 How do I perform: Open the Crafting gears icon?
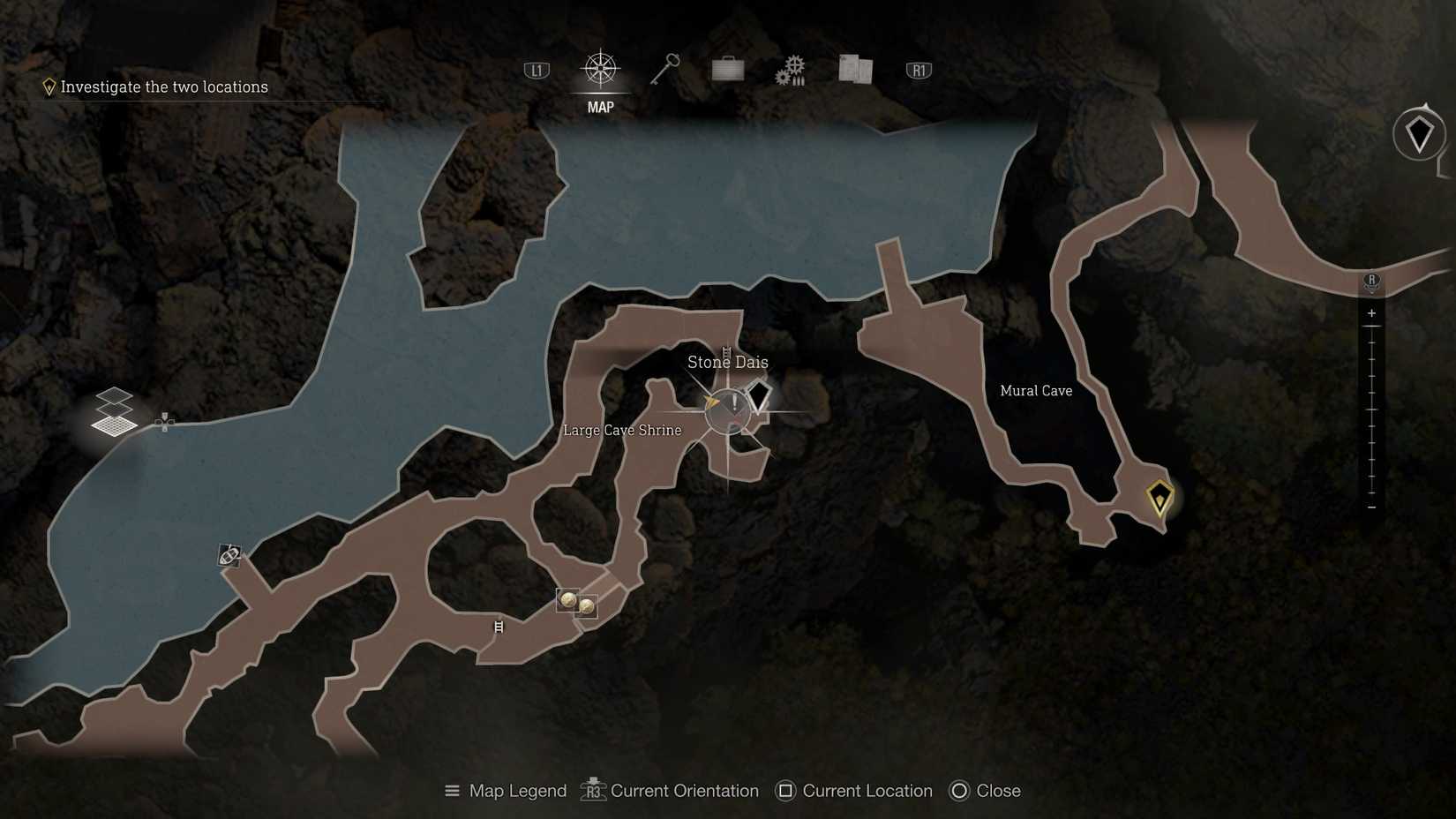pyautogui.click(x=792, y=69)
